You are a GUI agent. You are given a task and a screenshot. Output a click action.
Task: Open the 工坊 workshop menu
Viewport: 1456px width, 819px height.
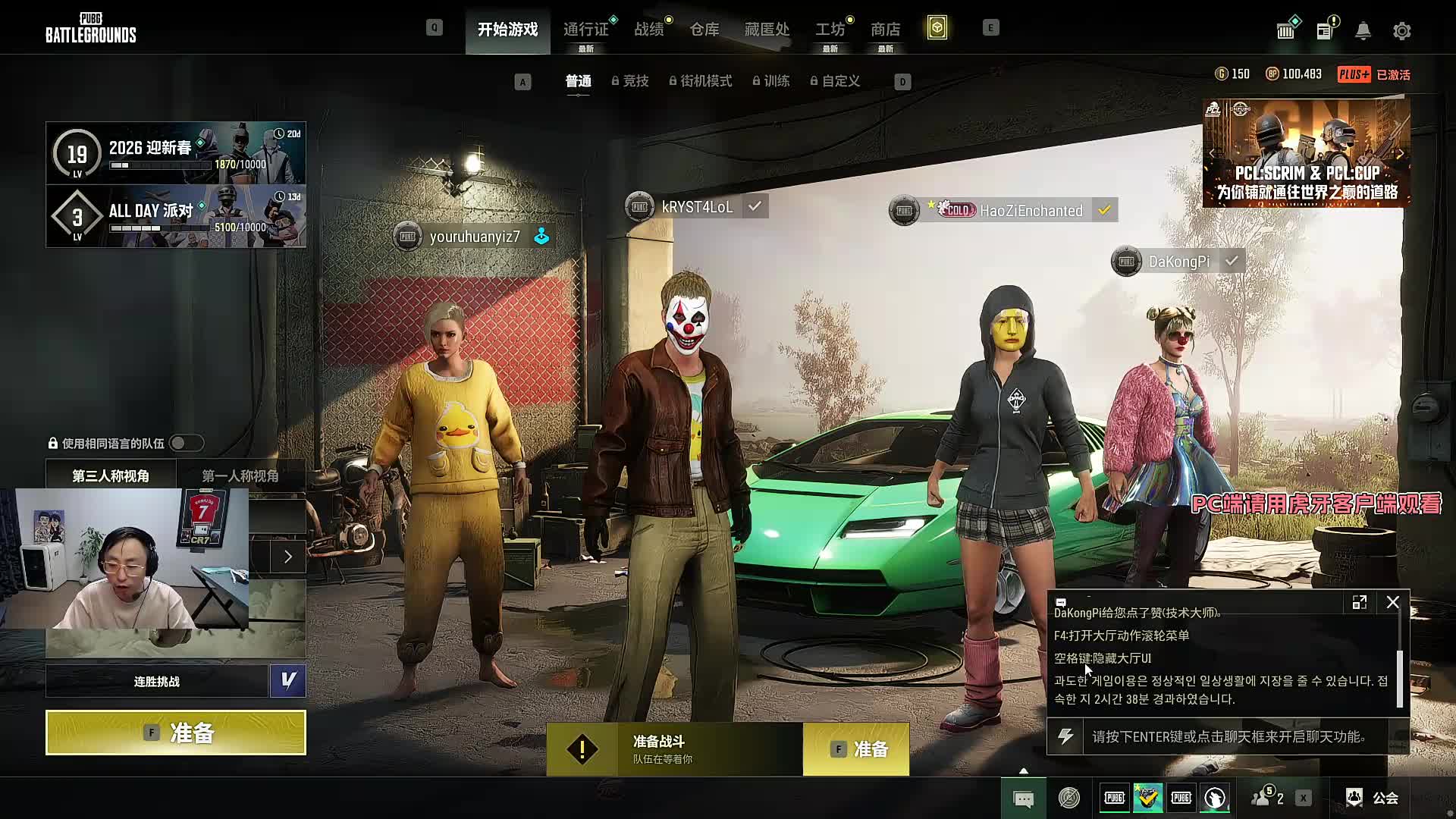(830, 30)
